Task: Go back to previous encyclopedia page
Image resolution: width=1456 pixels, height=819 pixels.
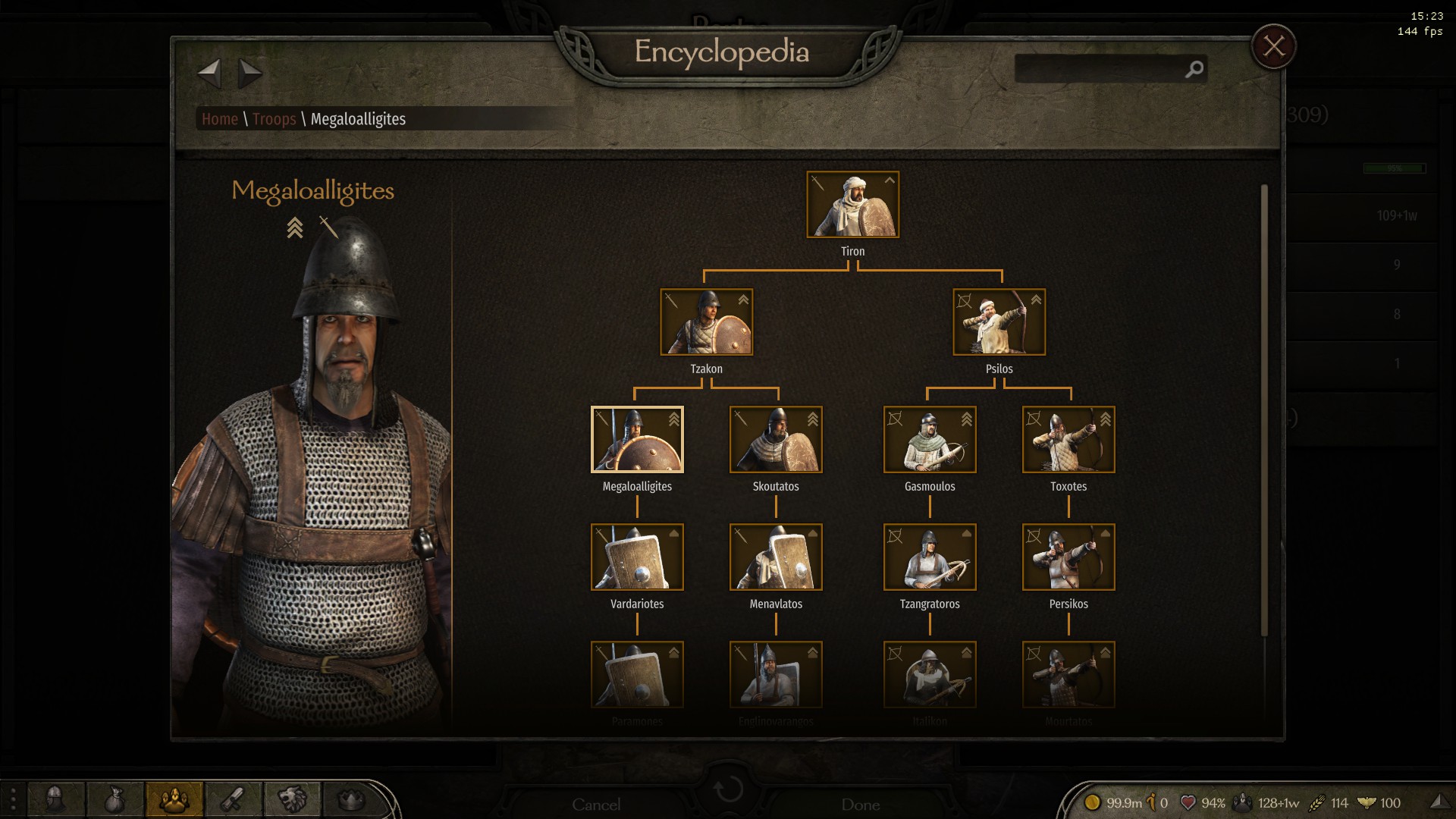Action: click(209, 74)
